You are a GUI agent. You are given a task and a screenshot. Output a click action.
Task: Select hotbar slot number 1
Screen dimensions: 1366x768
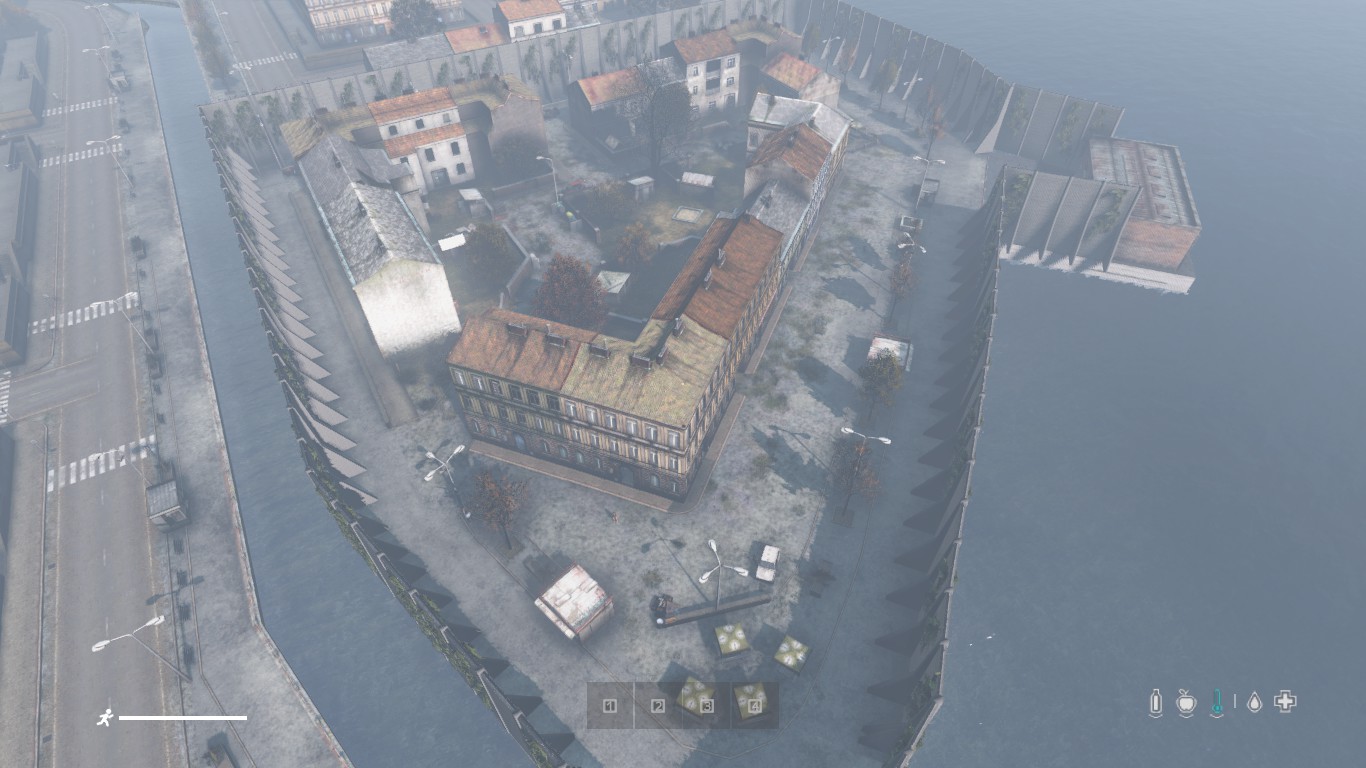(610, 706)
